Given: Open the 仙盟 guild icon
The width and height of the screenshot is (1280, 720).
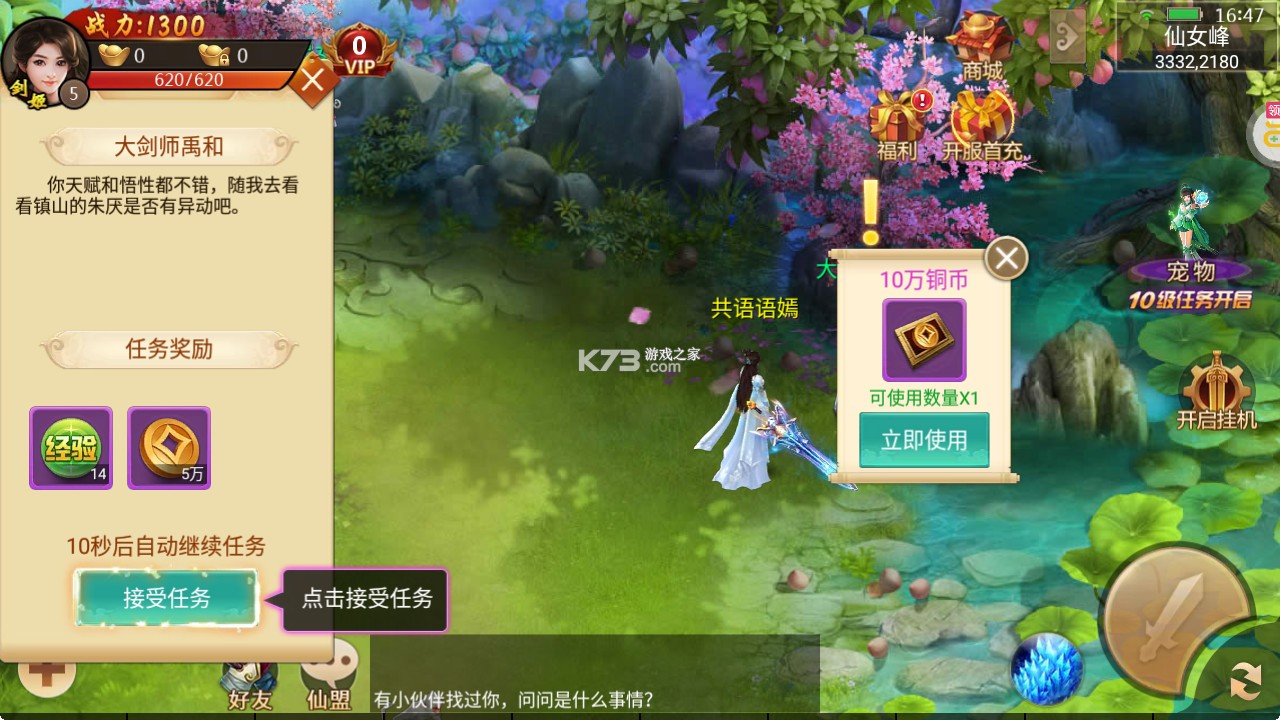Looking at the screenshot, I should tap(329, 678).
